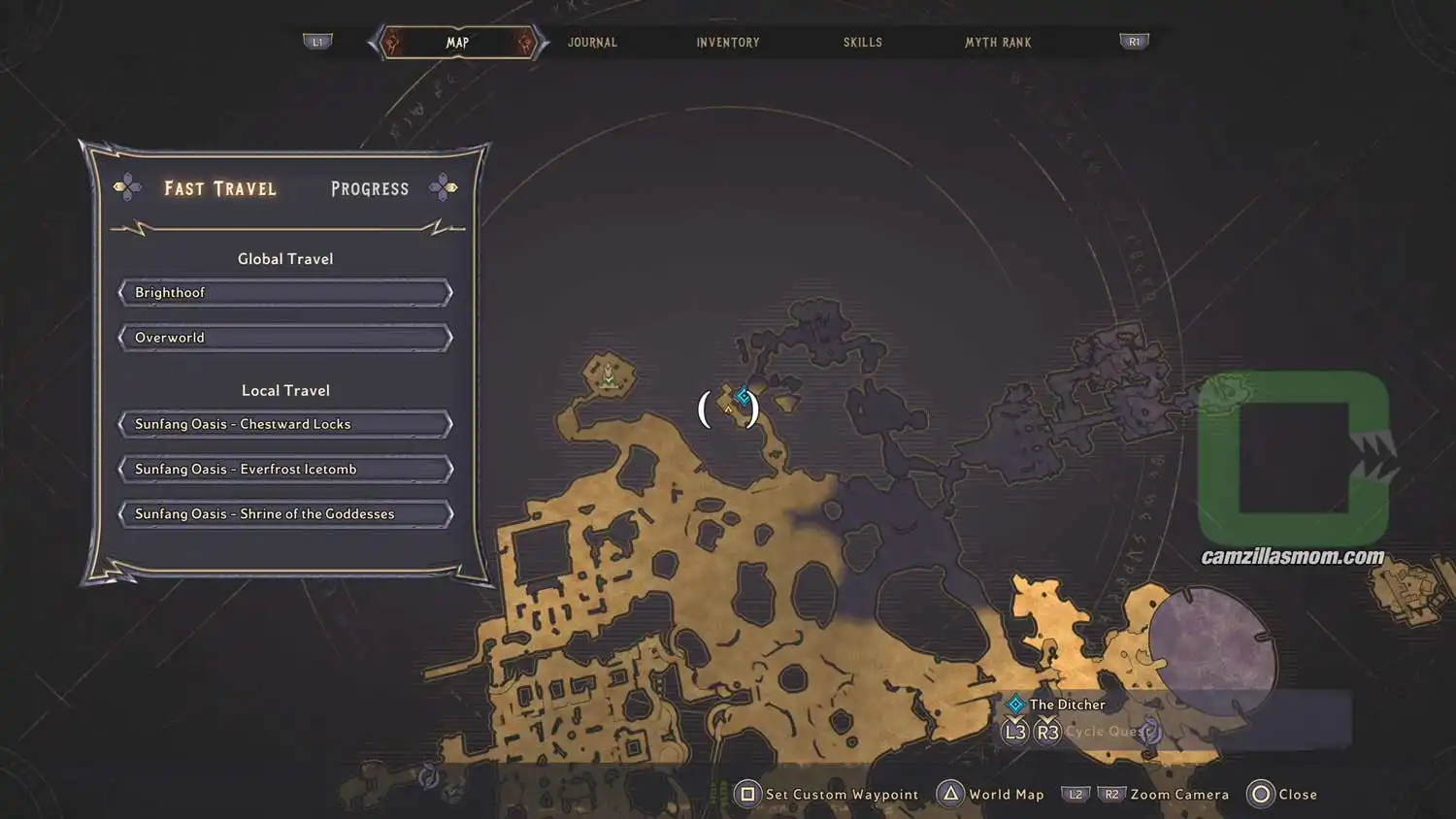Click the yellow player arrow on the map
The height and width of the screenshot is (819, 1456).
pos(727,409)
